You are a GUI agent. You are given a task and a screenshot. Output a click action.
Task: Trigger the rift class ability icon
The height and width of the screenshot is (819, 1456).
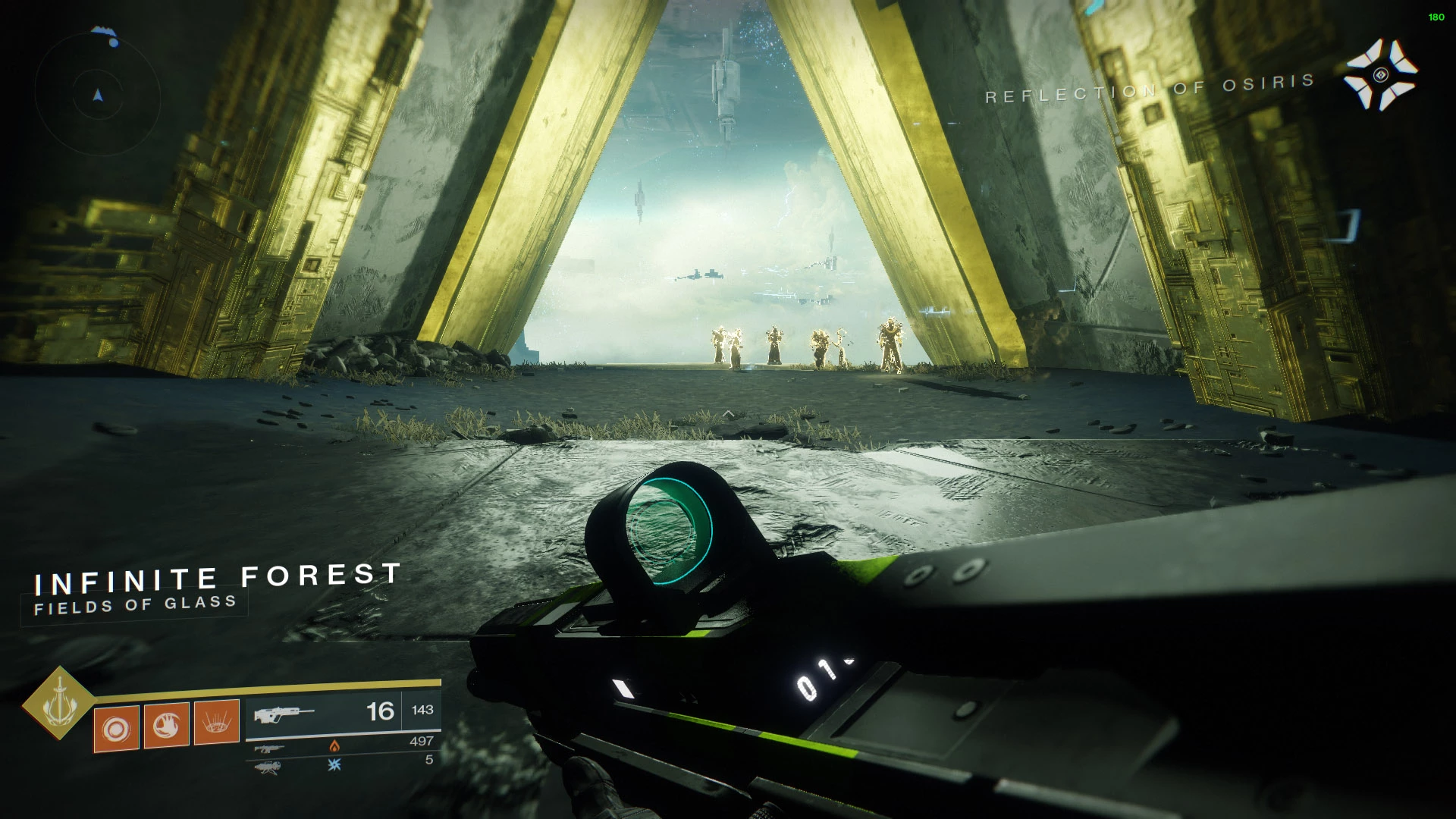coord(217,723)
